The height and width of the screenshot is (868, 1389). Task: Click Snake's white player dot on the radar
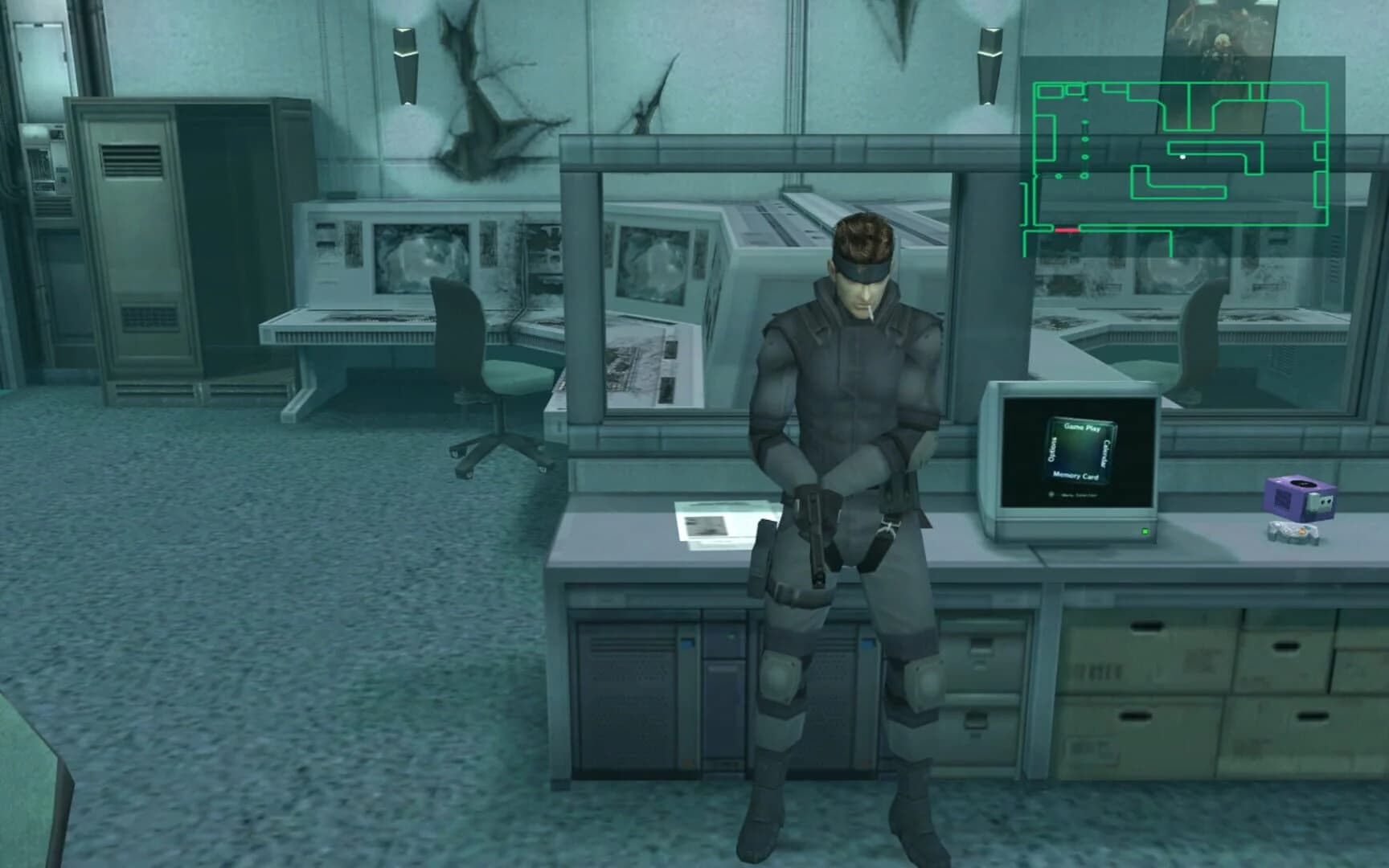pyautogui.click(x=1183, y=158)
